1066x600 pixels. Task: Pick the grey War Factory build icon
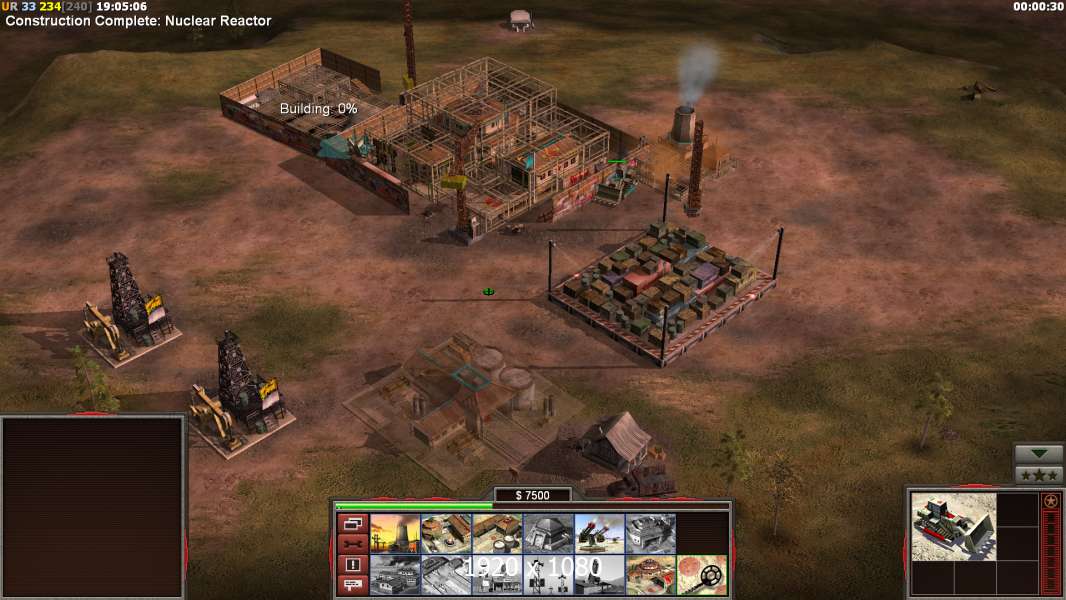650,534
